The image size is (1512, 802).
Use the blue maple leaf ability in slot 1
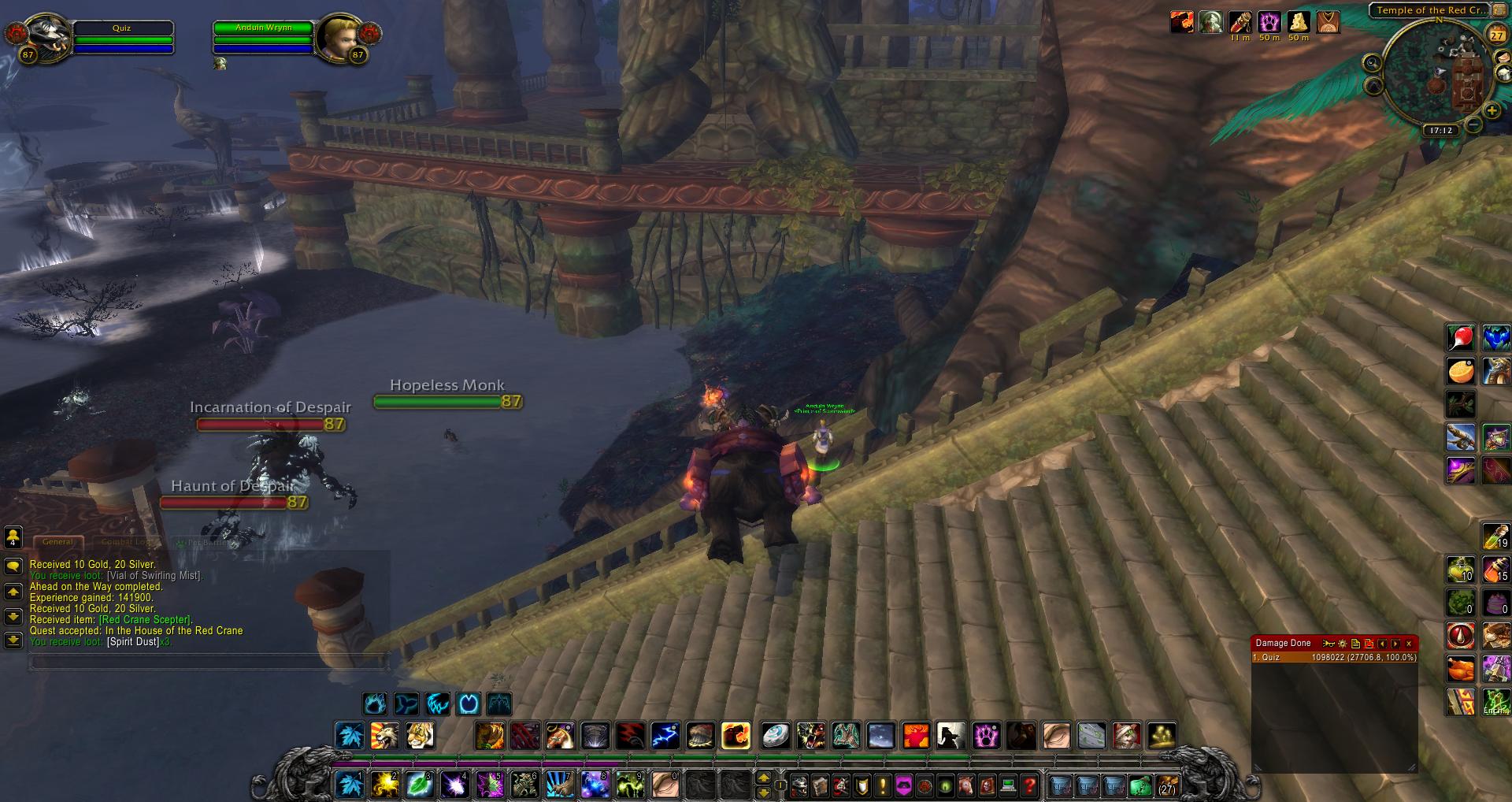[349, 785]
